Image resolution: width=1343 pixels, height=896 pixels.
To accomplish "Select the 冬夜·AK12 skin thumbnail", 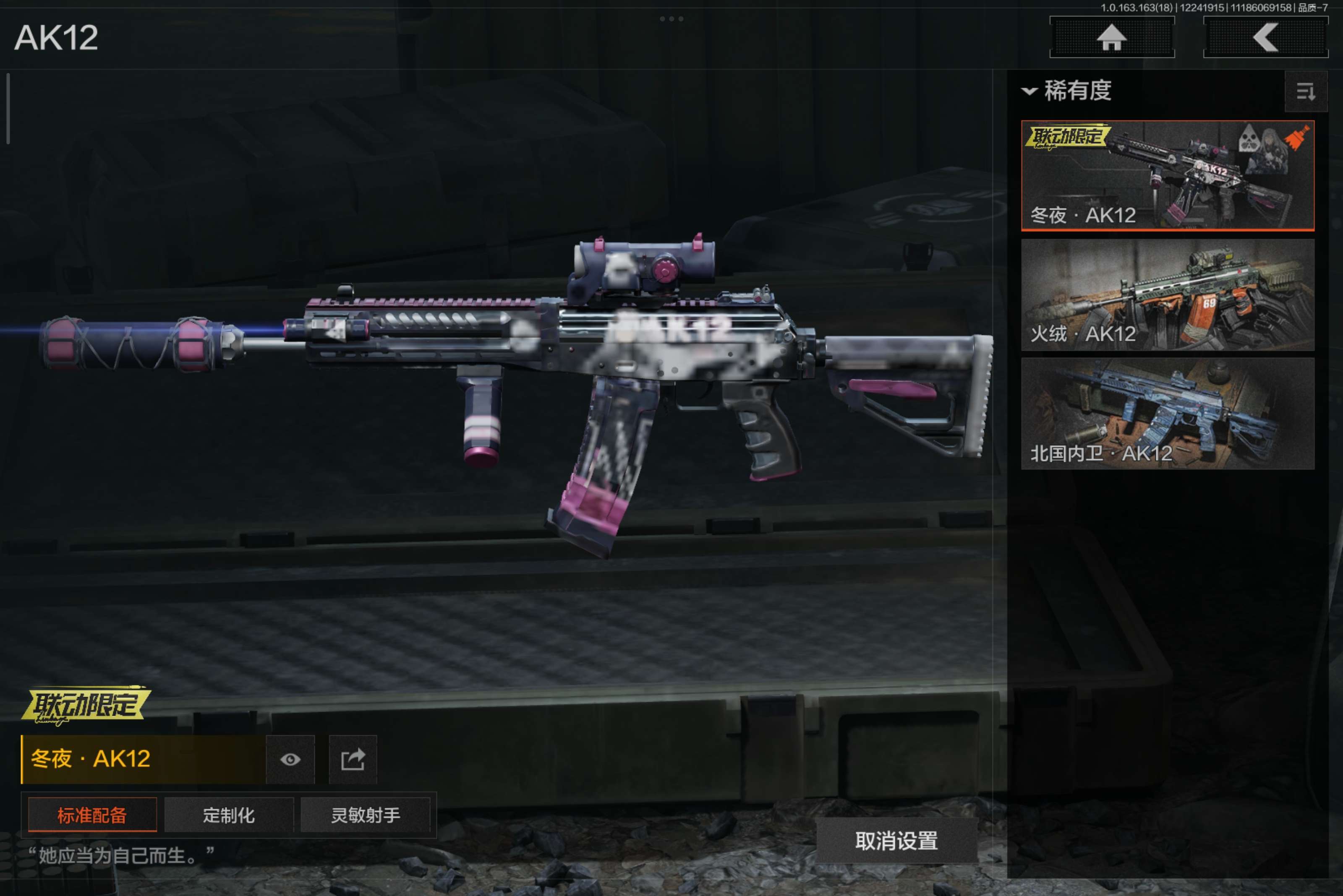I will (1168, 175).
